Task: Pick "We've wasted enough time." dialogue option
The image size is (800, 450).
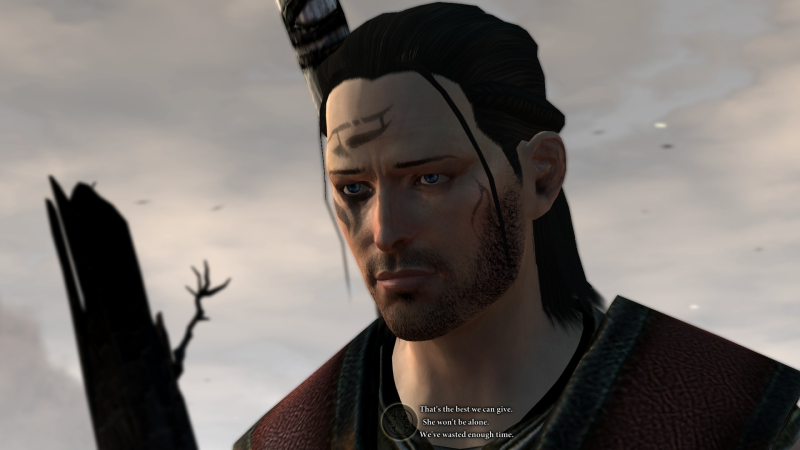Action: [463, 436]
